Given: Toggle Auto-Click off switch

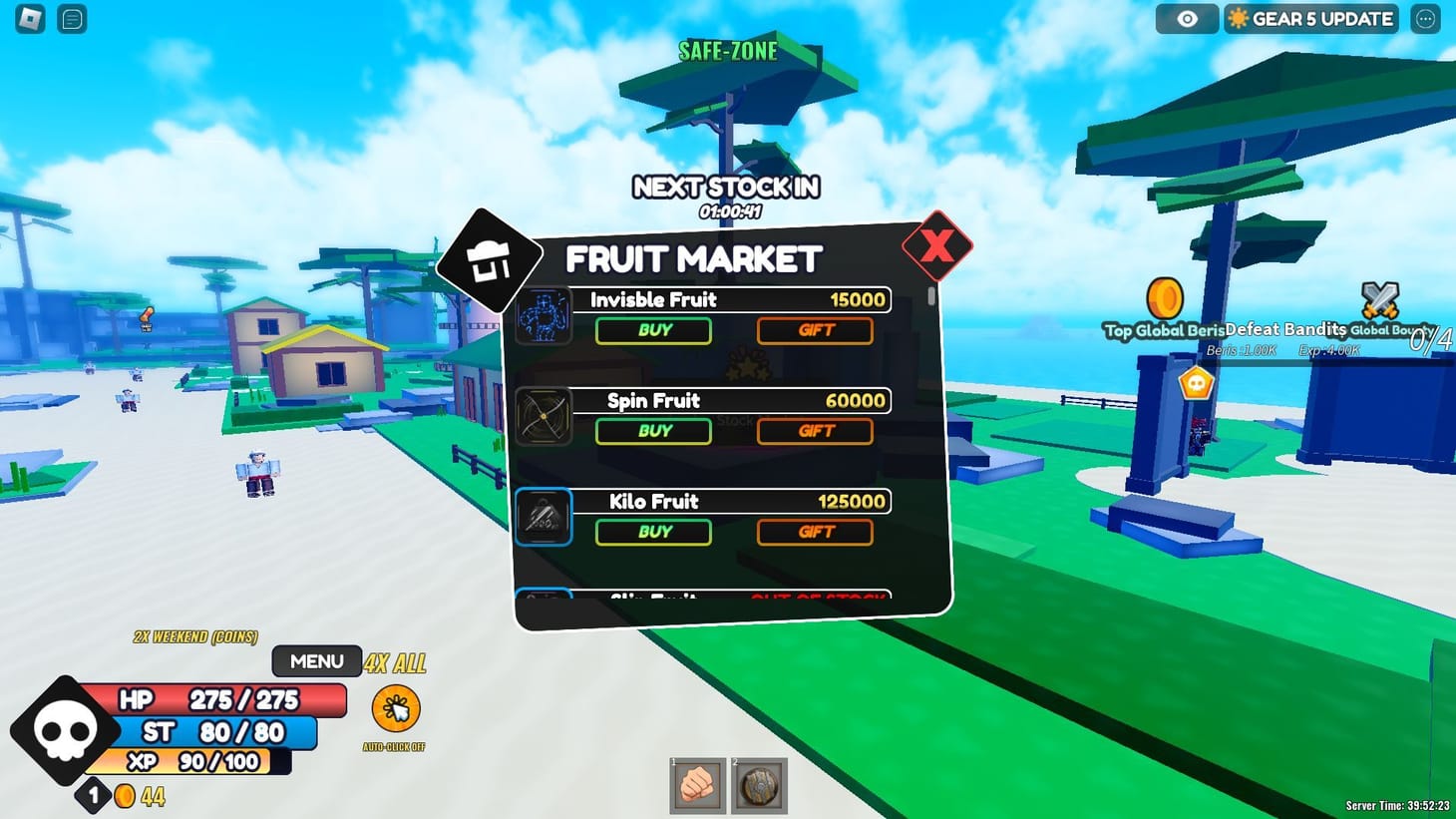Looking at the screenshot, I should click(395, 710).
